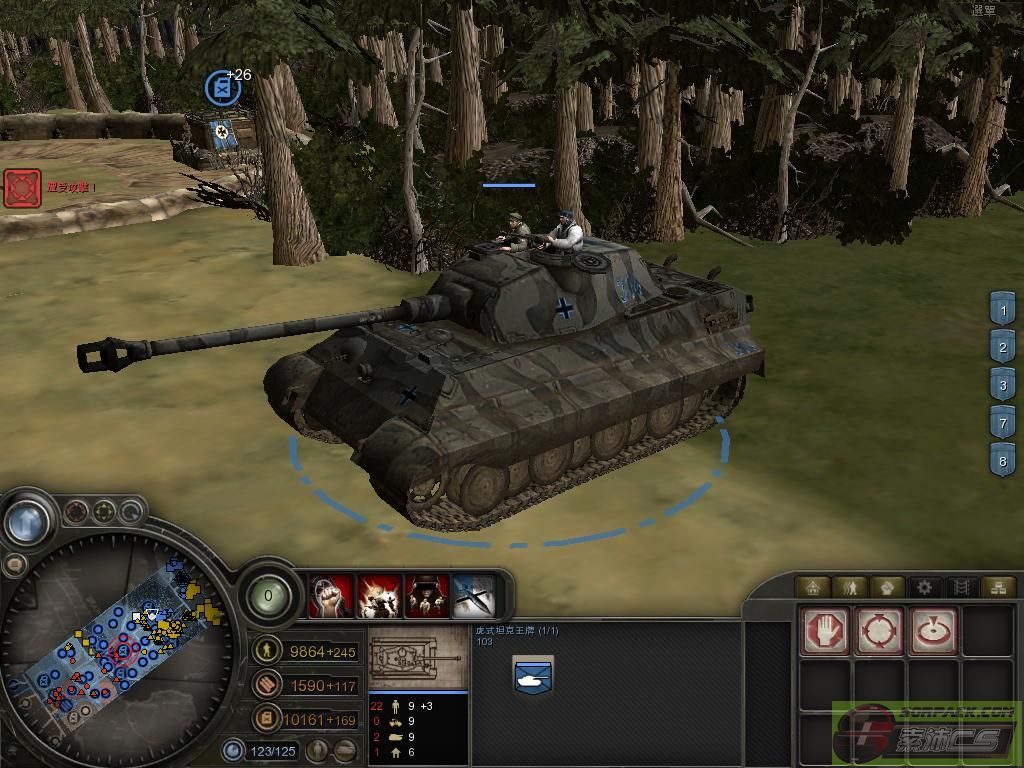1024x768 pixels.
Task: Trigger the officer-and-soldiers commander ability
Action: (427, 596)
